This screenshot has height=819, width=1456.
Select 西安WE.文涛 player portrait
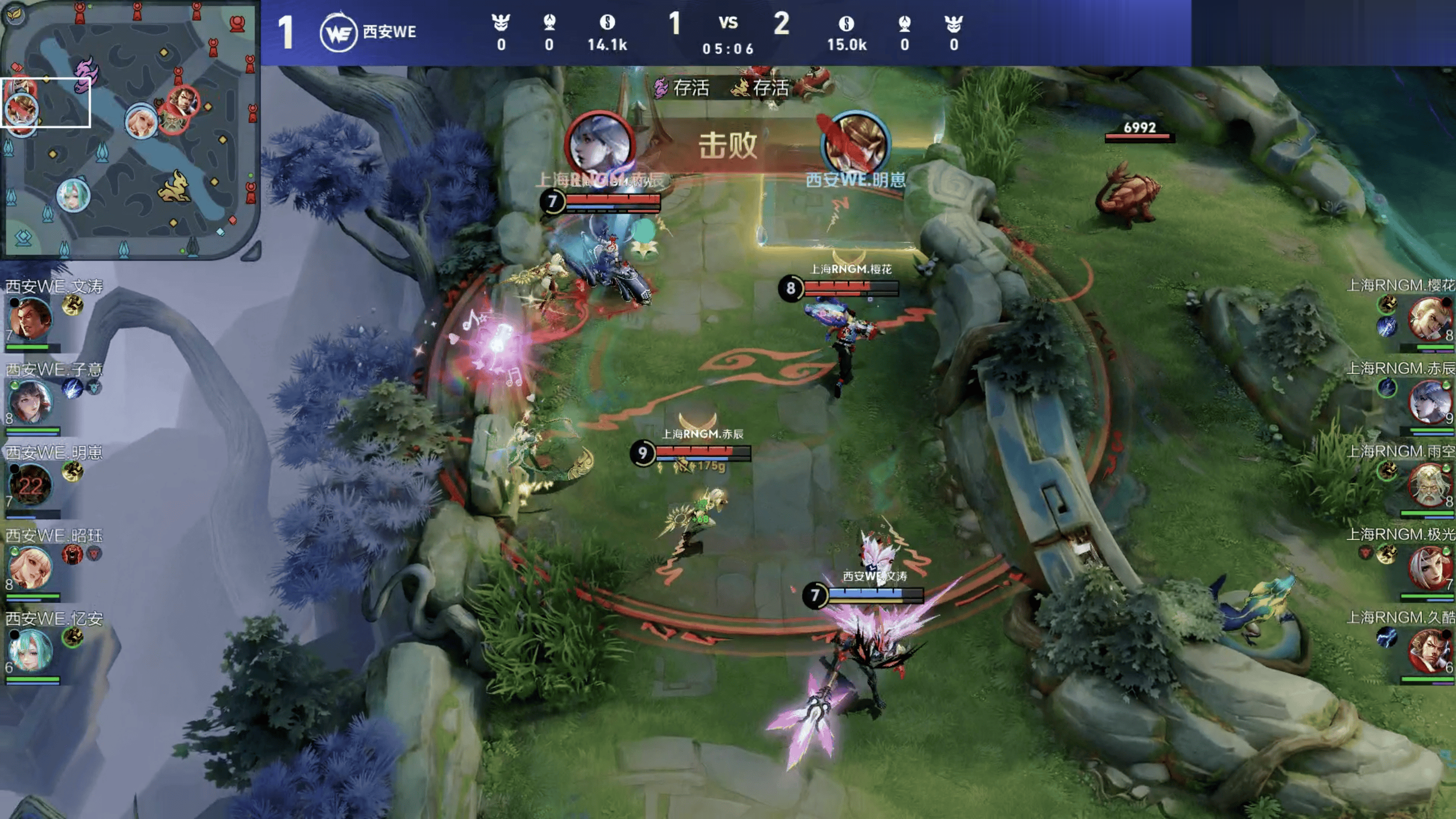(30, 319)
